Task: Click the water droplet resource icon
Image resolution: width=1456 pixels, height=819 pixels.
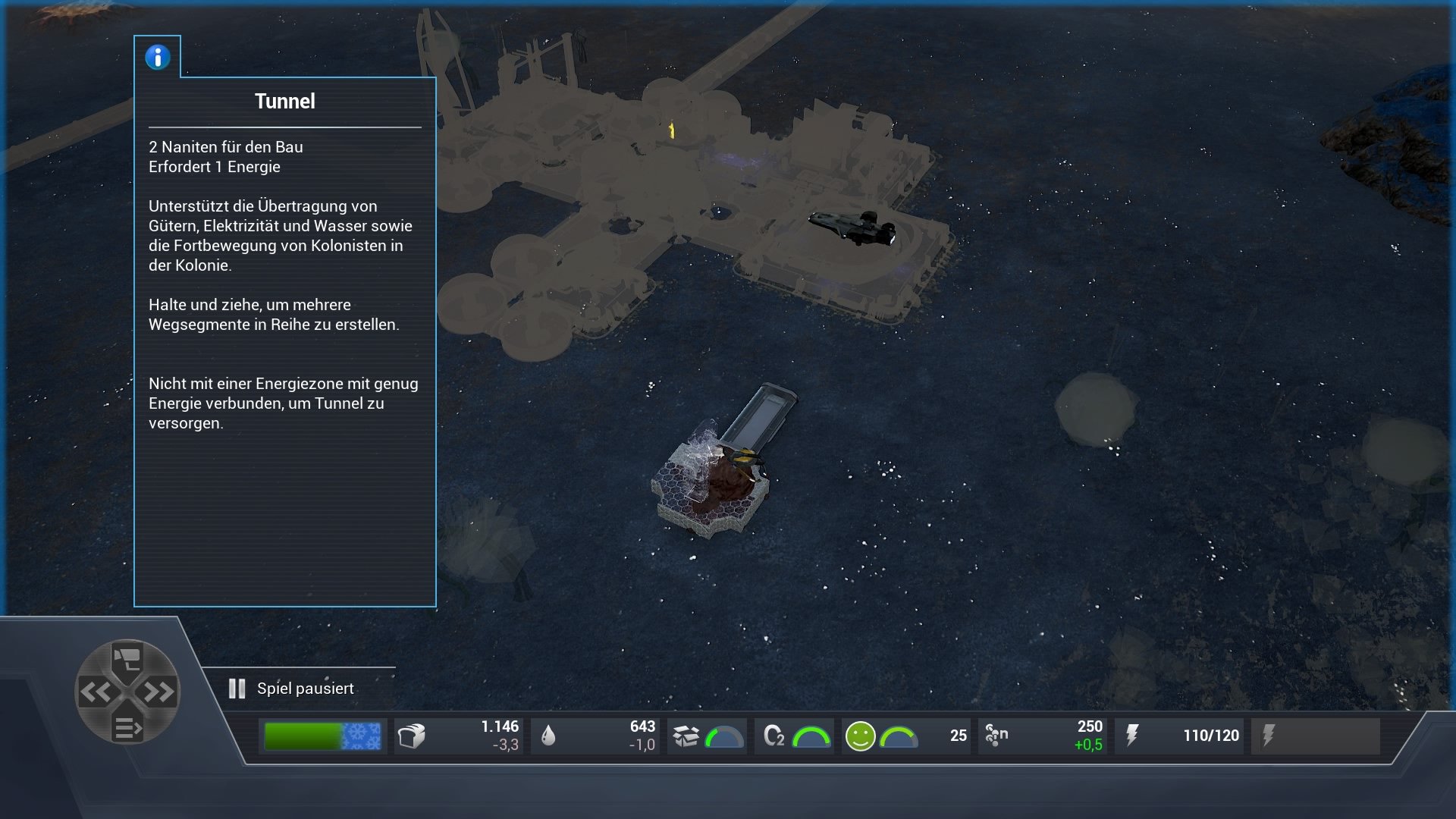Action: pos(548,735)
